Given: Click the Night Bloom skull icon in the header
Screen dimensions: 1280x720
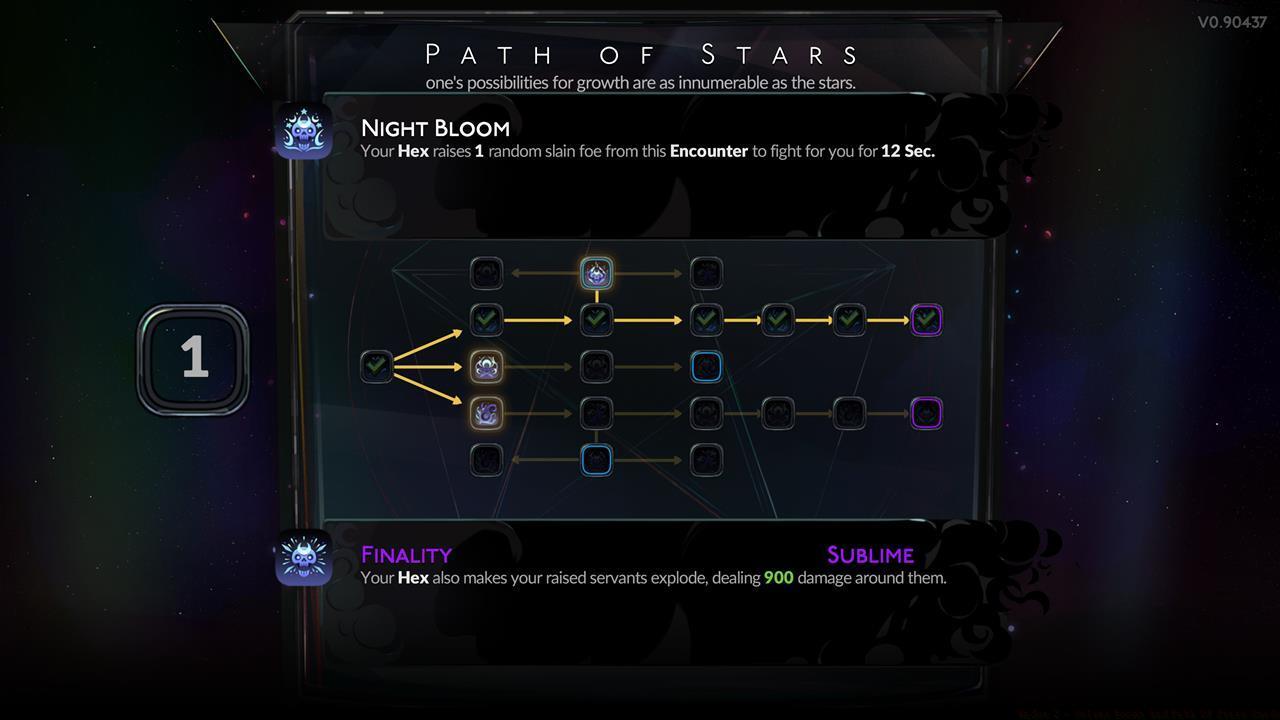Looking at the screenshot, I should (x=305, y=131).
